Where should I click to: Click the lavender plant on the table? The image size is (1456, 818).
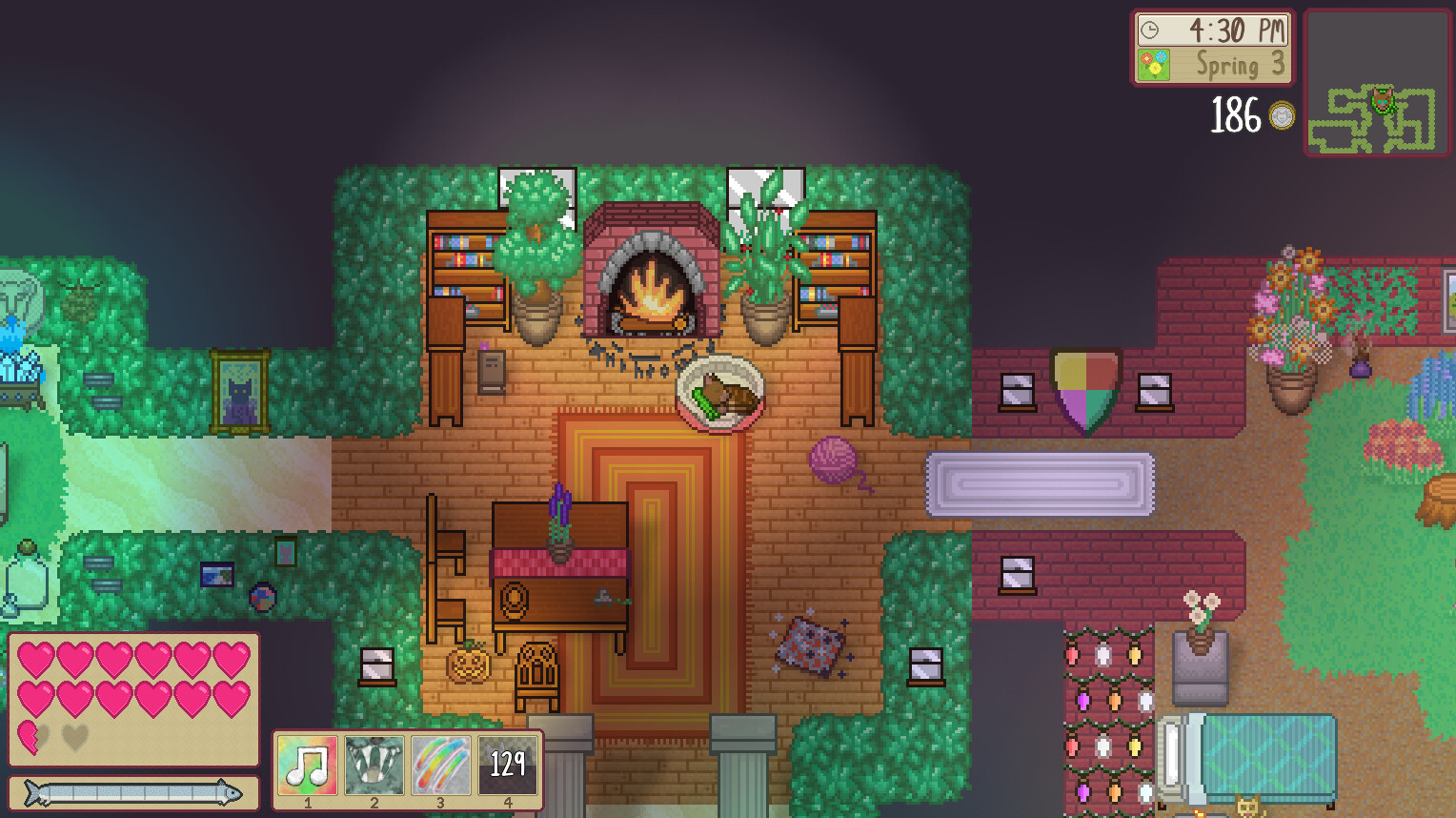[557, 515]
